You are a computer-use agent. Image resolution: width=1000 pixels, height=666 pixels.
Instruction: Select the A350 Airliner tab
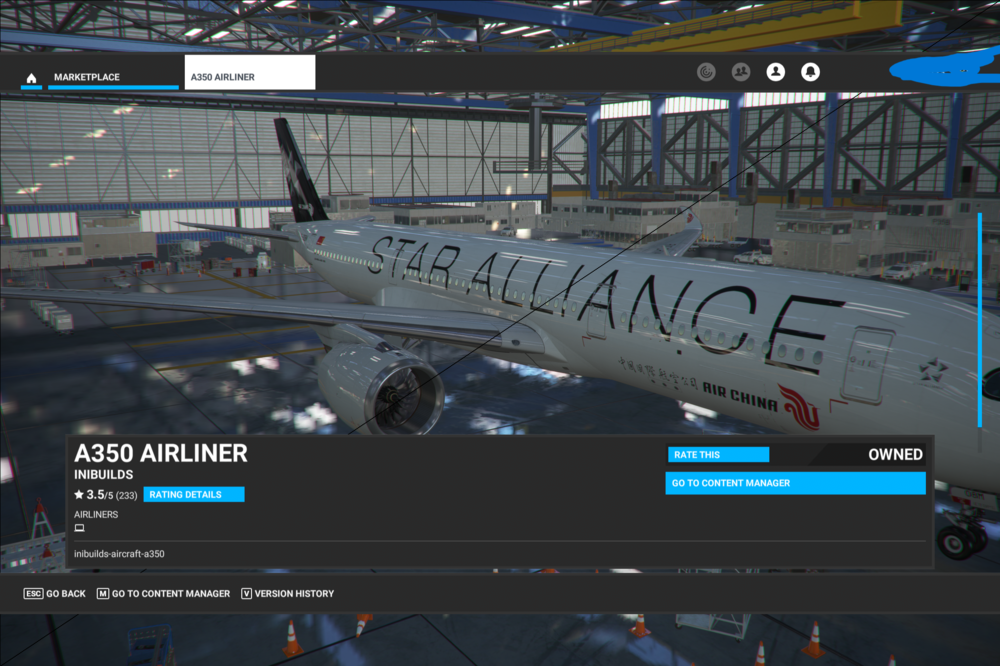tap(249, 77)
